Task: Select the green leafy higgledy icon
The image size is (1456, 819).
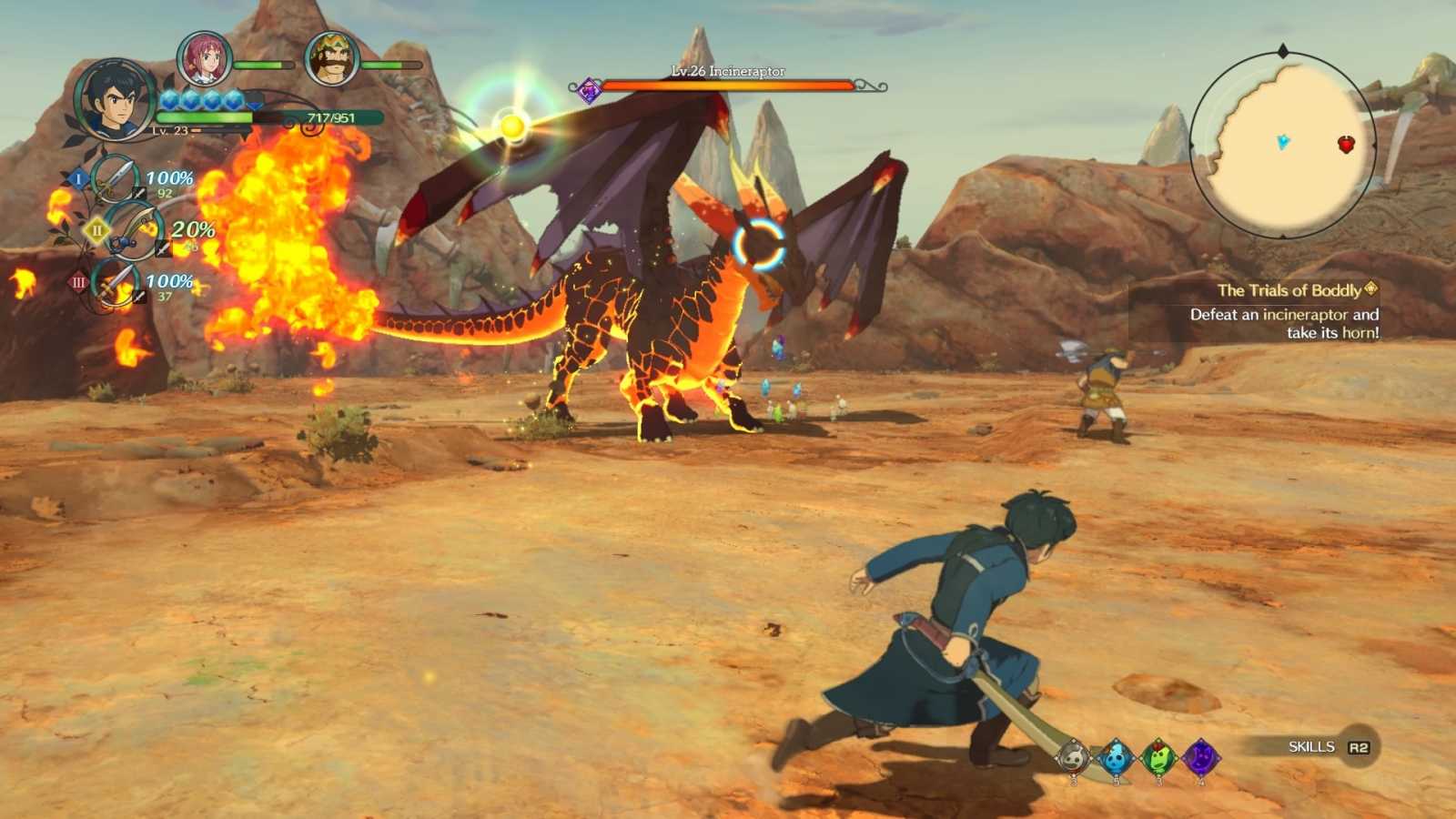Action: point(1158,758)
